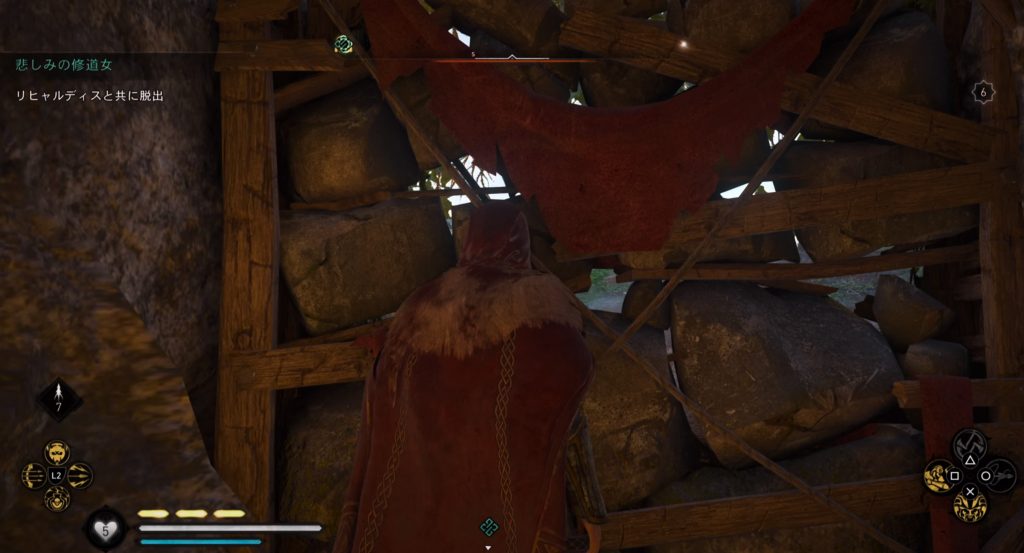Click the teal quest waypoint marker at bottom
Screen dimensions: 1024x553
tap(488, 526)
